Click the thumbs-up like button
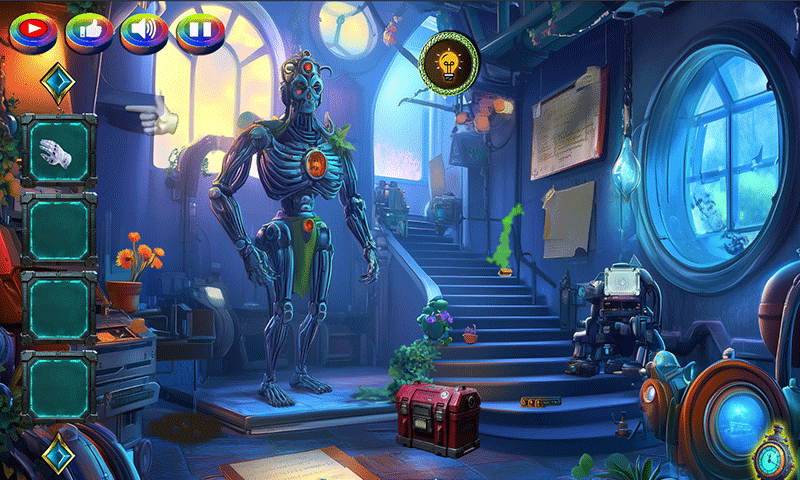 click(89, 30)
